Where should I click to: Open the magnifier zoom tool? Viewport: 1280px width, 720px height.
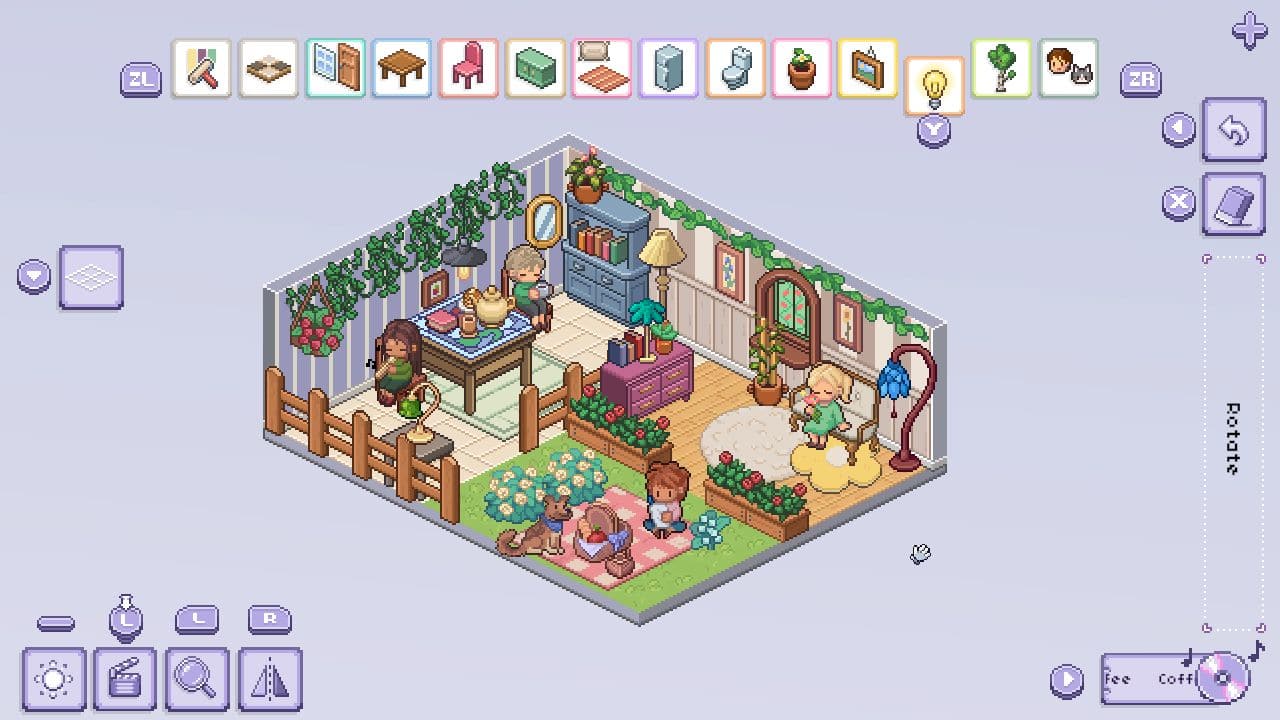click(x=196, y=680)
